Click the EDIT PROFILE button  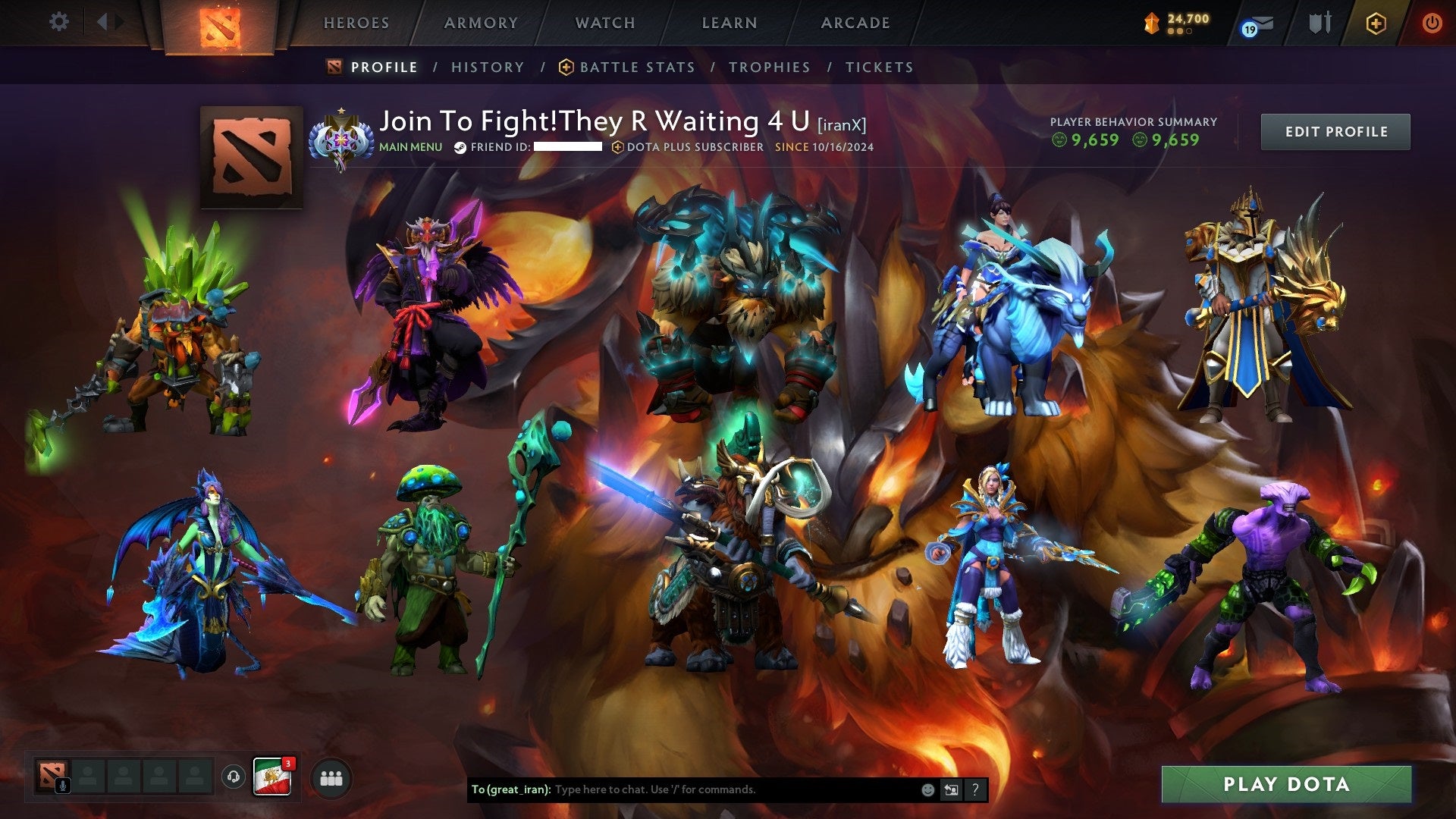(1335, 131)
